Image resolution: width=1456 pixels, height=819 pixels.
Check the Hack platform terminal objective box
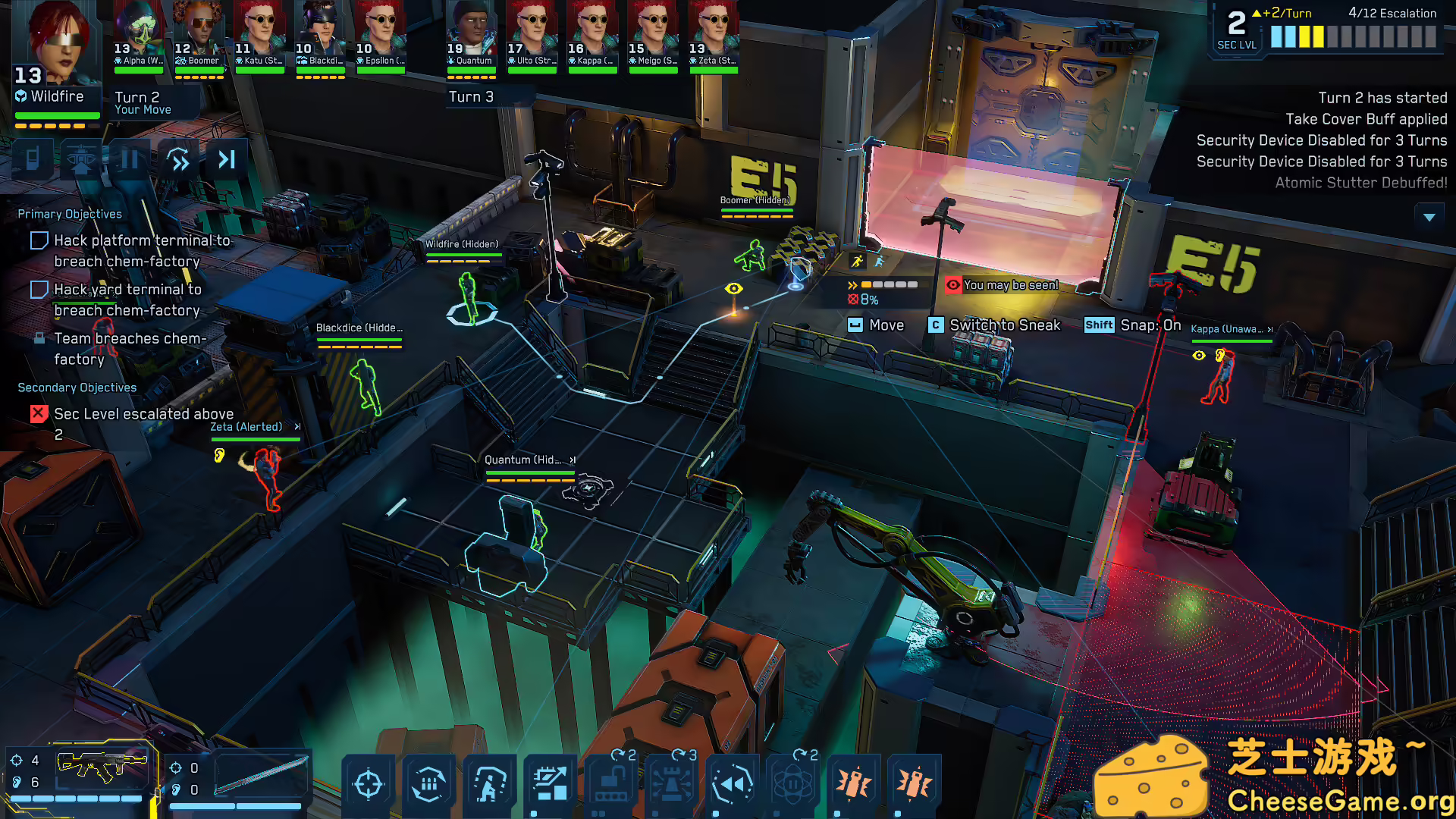(39, 240)
